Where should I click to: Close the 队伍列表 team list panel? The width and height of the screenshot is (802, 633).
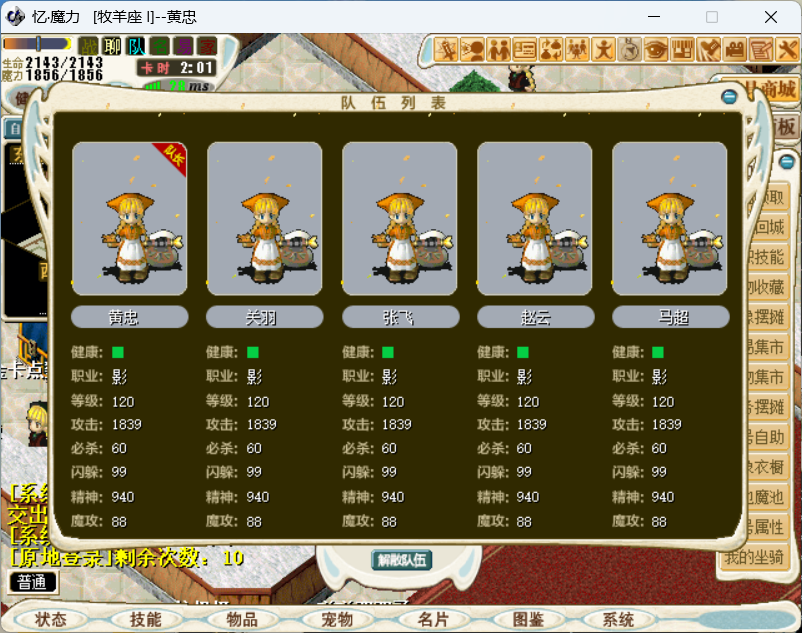pyautogui.click(x=729, y=96)
